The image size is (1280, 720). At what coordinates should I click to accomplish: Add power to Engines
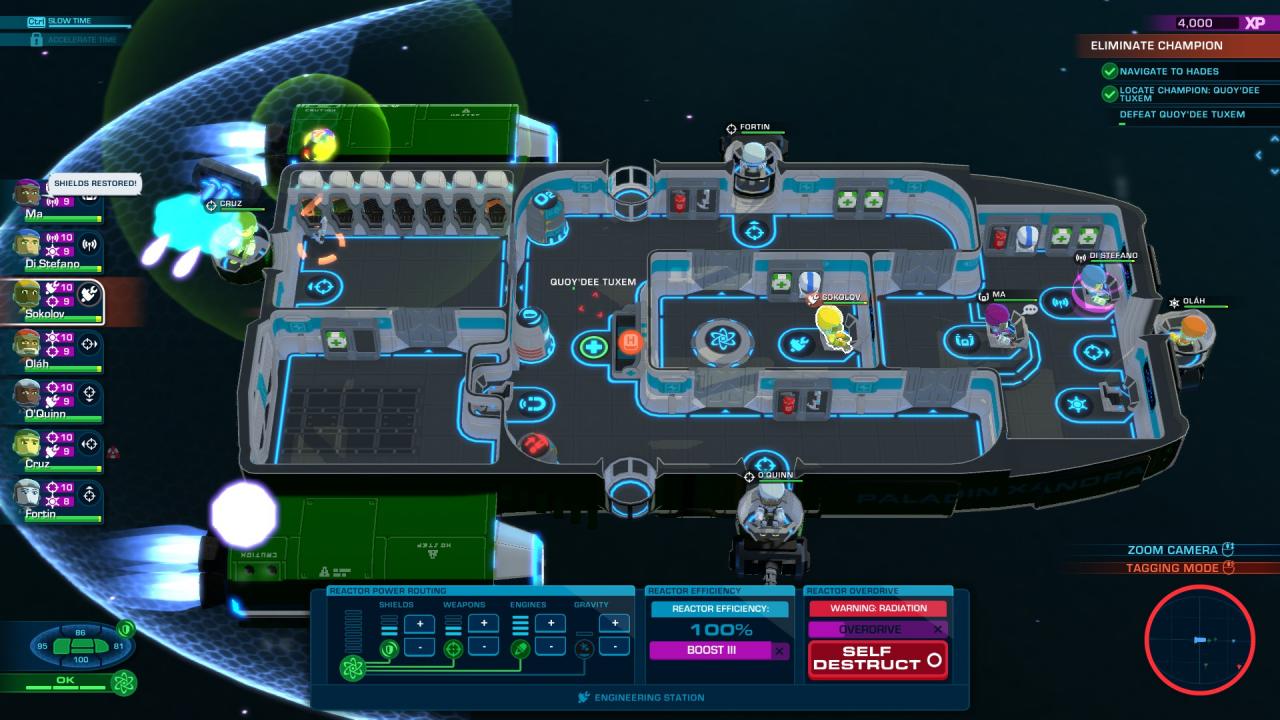[x=549, y=624]
